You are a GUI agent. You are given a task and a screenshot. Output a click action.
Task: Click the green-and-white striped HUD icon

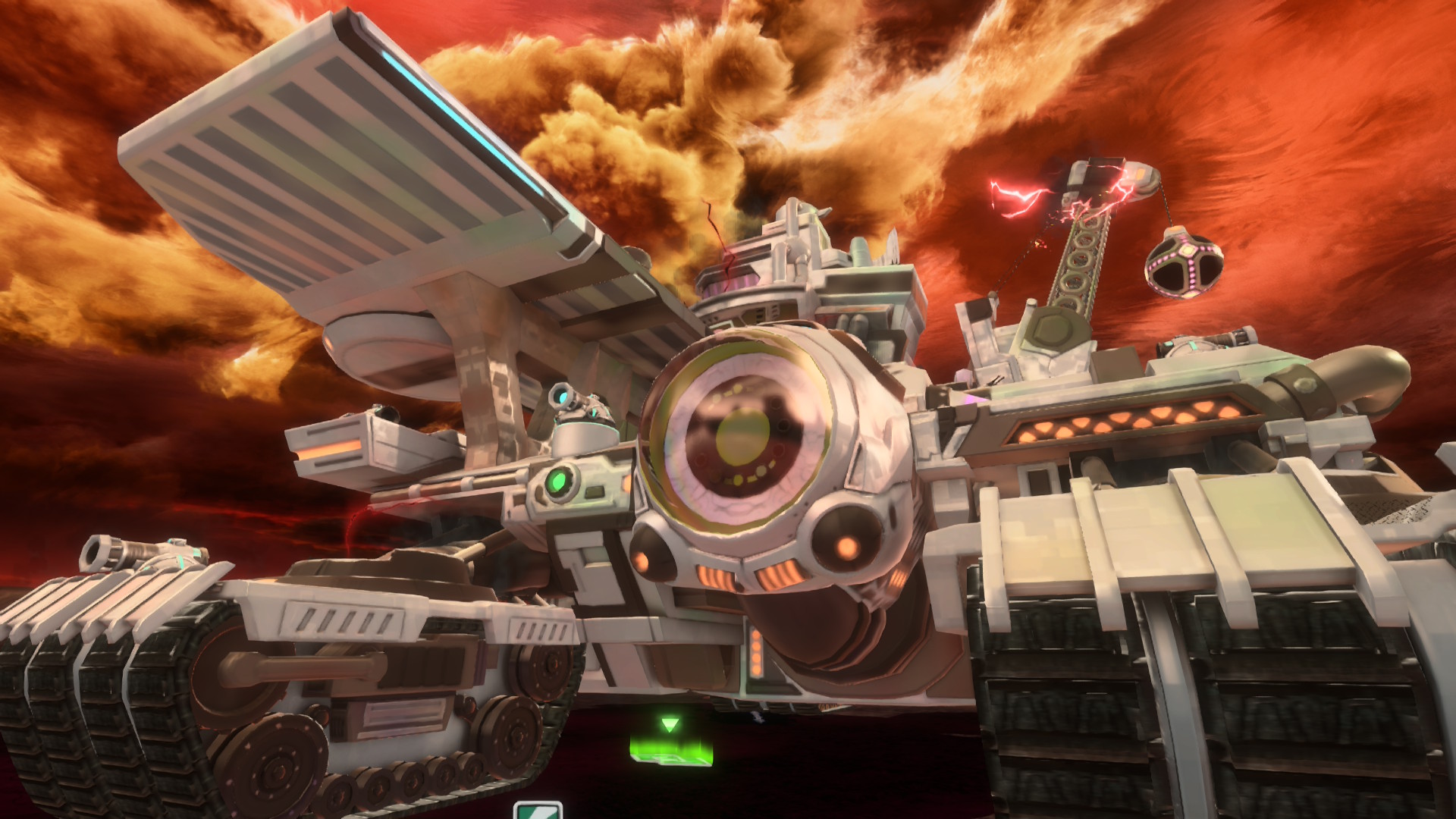pyautogui.click(x=538, y=811)
